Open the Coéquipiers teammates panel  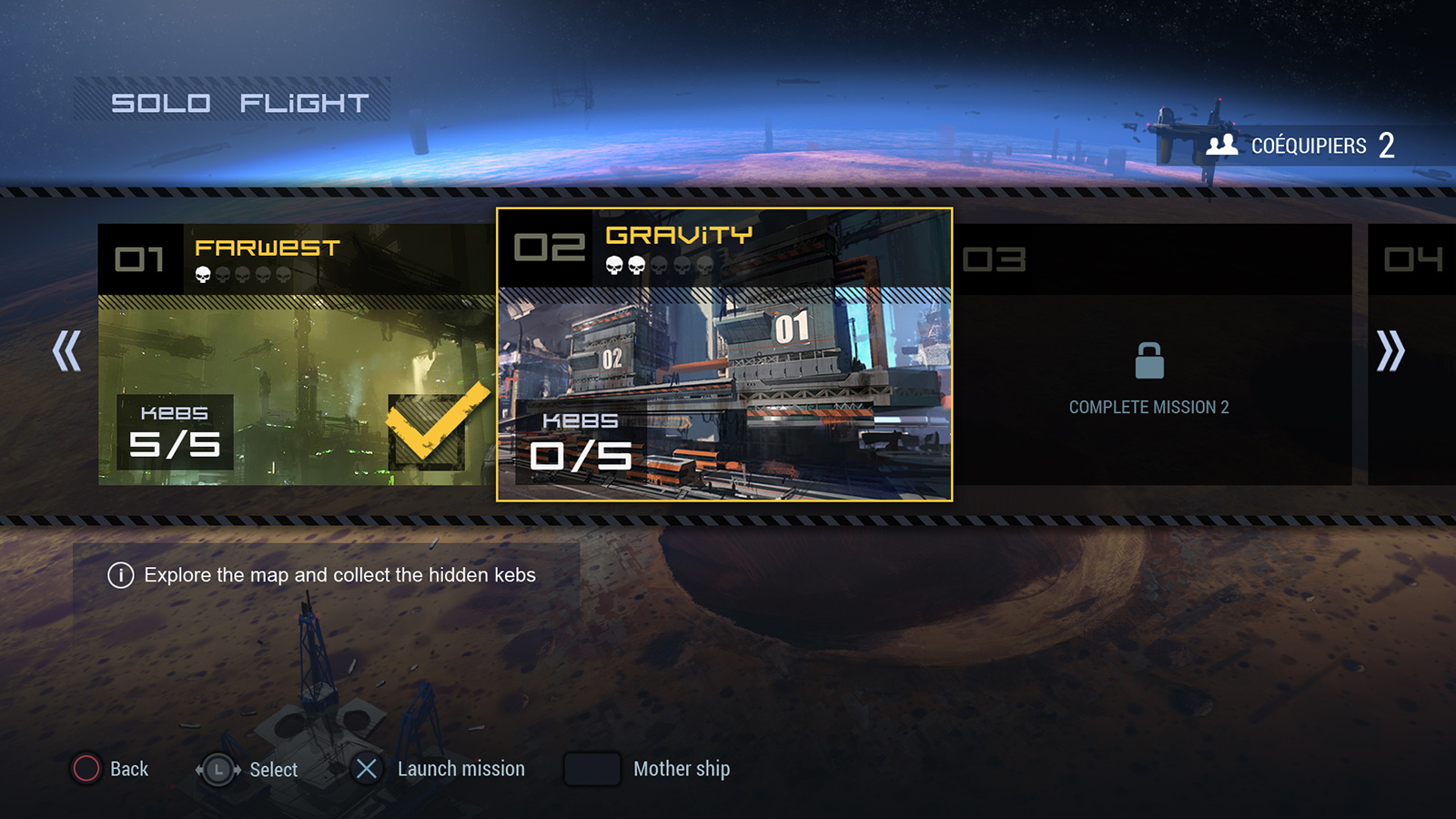click(x=1301, y=146)
